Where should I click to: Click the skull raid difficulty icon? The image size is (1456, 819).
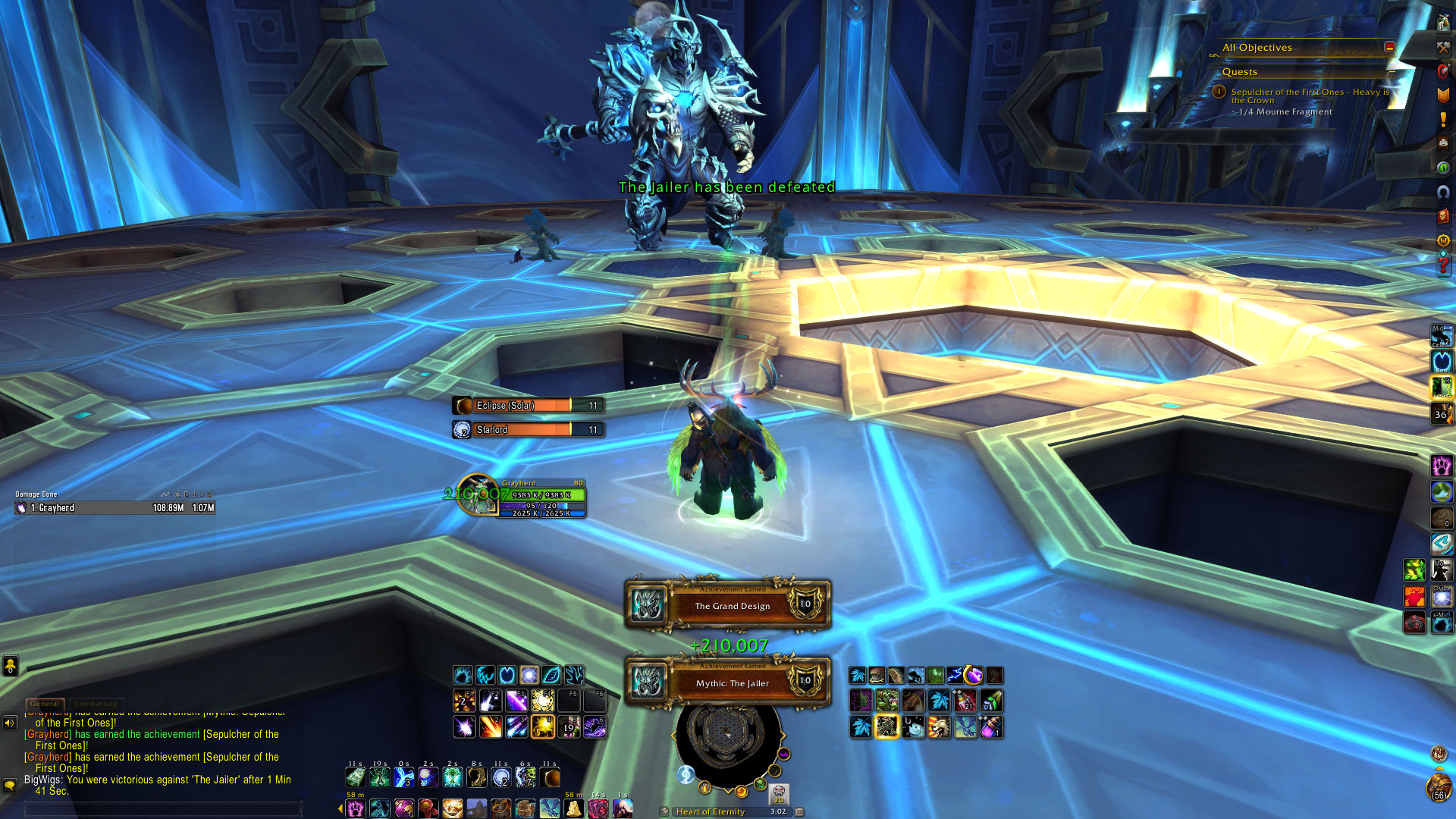(779, 794)
